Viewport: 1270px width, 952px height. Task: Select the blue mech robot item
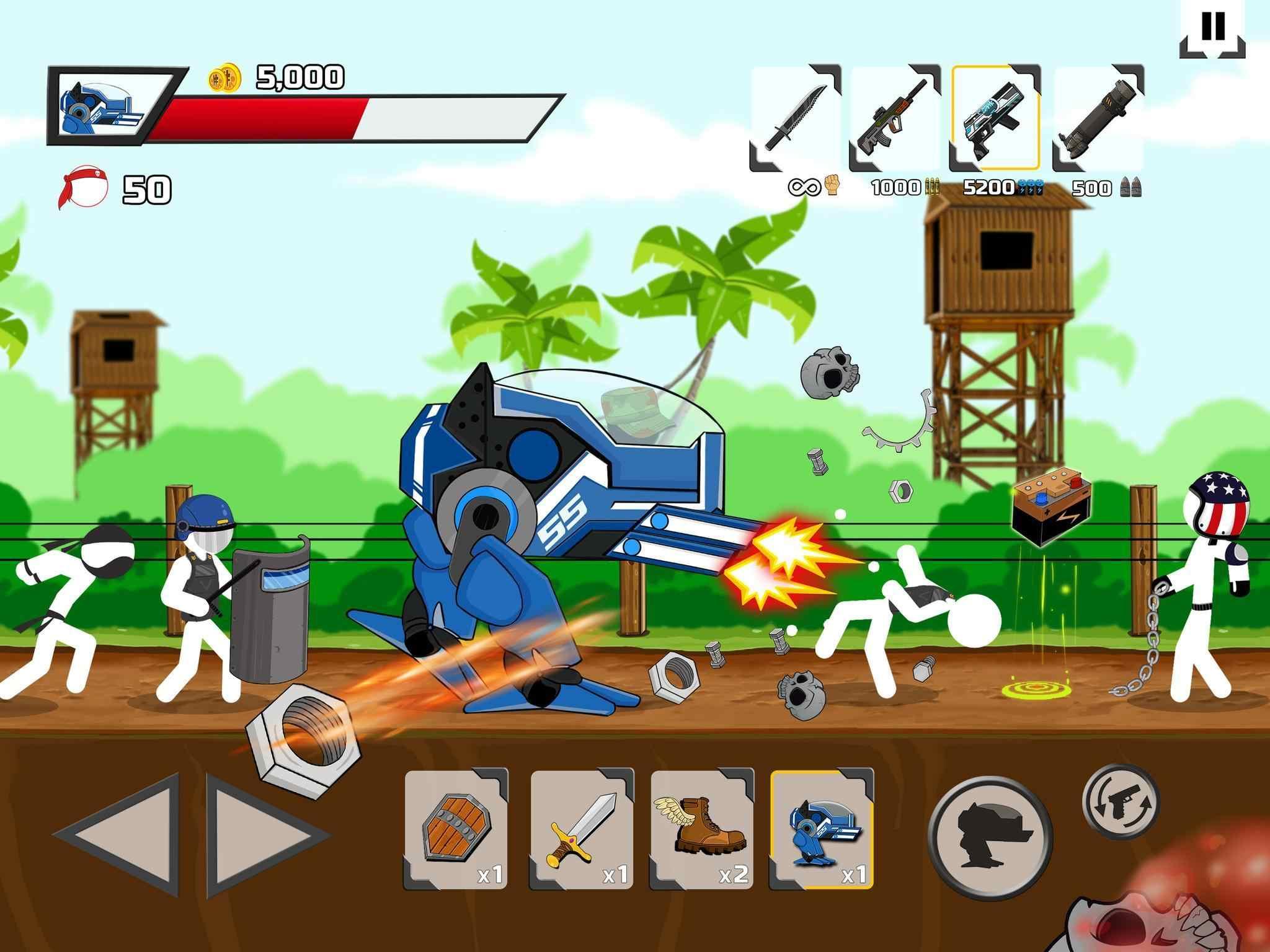click(822, 829)
